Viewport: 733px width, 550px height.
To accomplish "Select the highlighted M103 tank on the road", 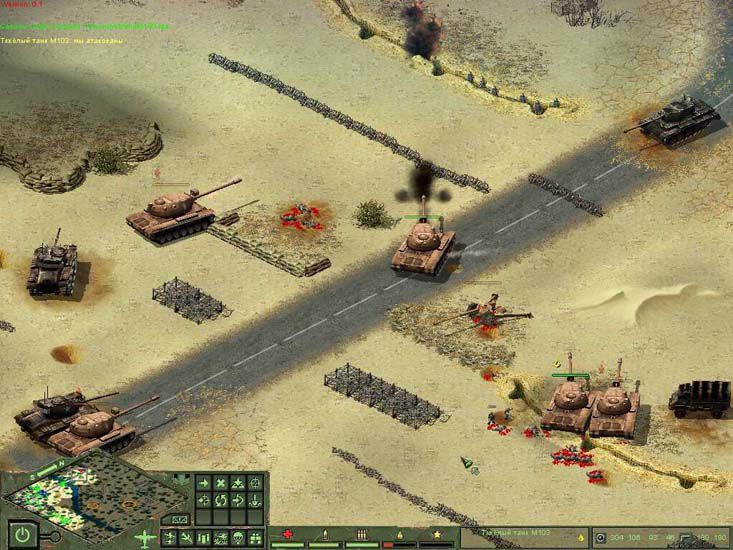I will pyautogui.click(x=423, y=245).
